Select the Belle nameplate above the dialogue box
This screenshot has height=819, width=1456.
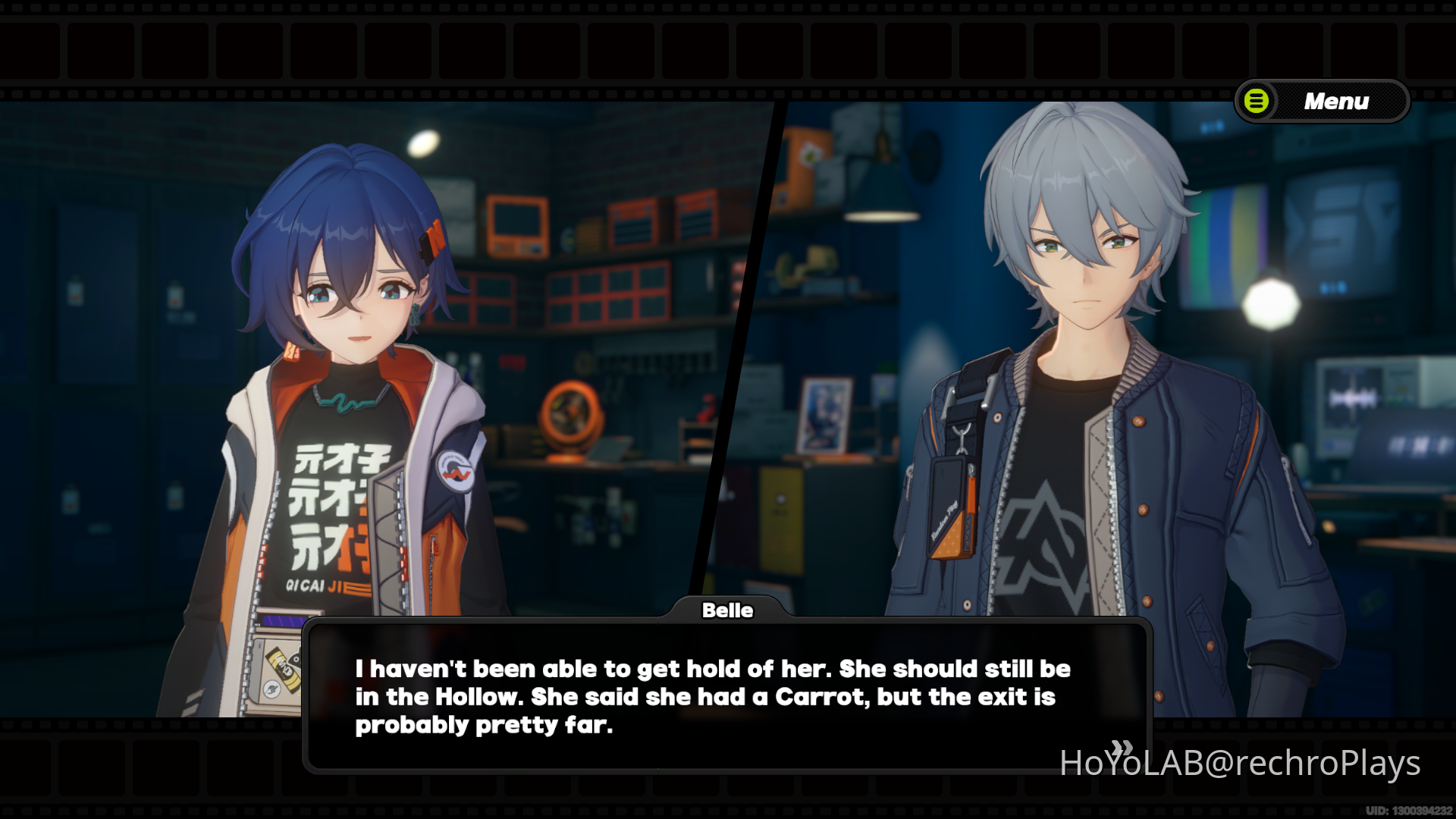pyautogui.click(x=727, y=610)
